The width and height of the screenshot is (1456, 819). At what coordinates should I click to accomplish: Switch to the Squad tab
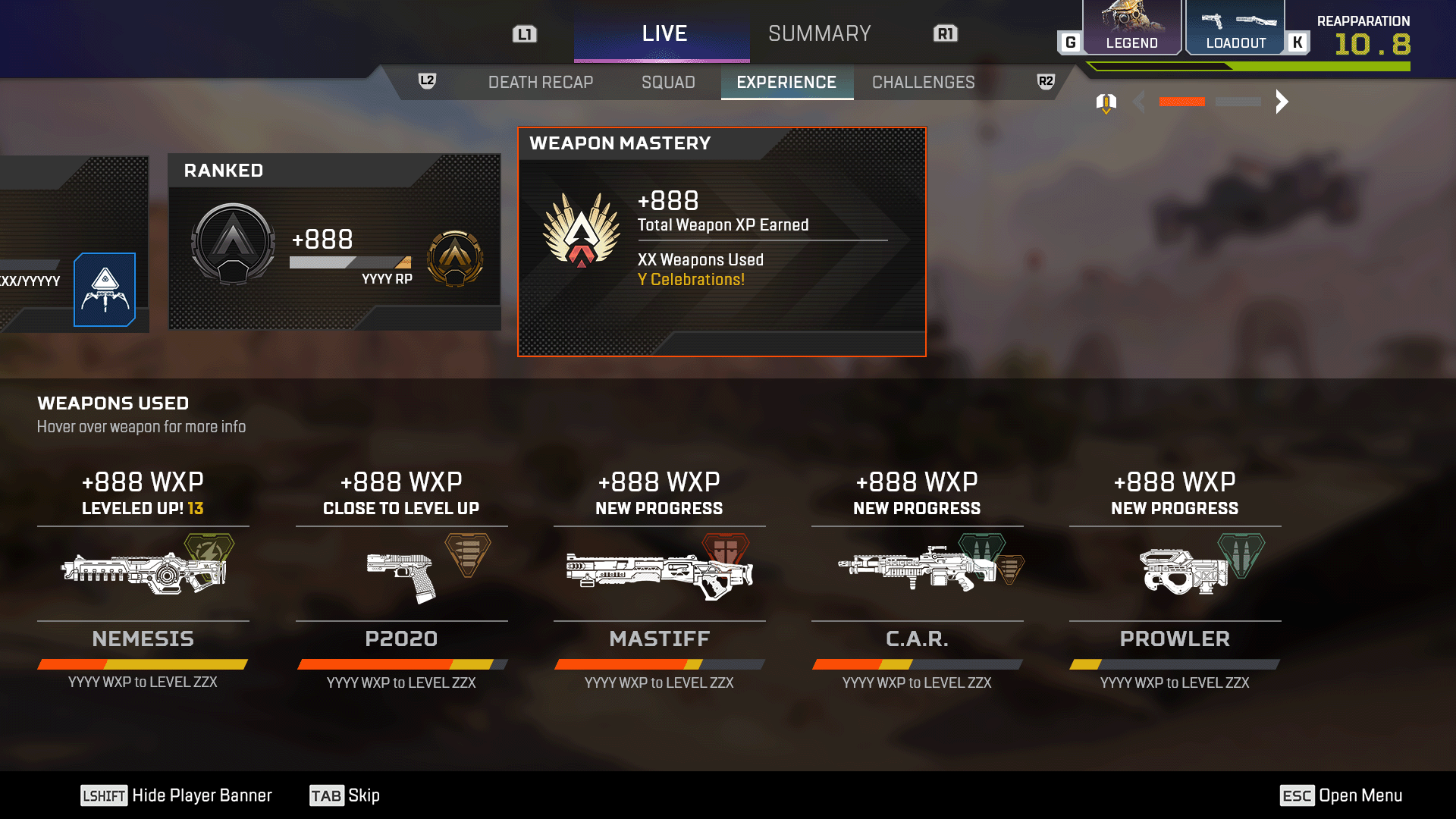coord(668,82)
